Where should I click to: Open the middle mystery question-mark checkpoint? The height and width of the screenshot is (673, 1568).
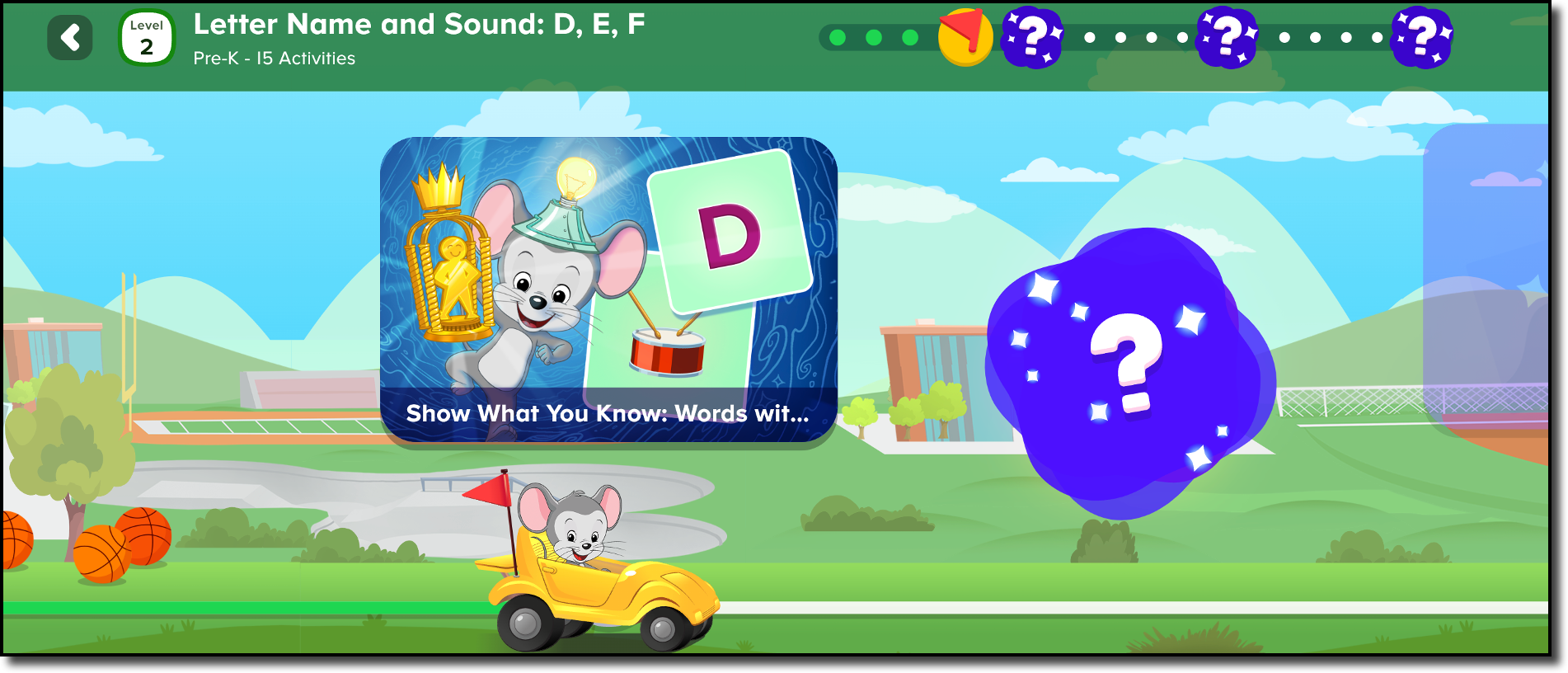coord(1228,37)
